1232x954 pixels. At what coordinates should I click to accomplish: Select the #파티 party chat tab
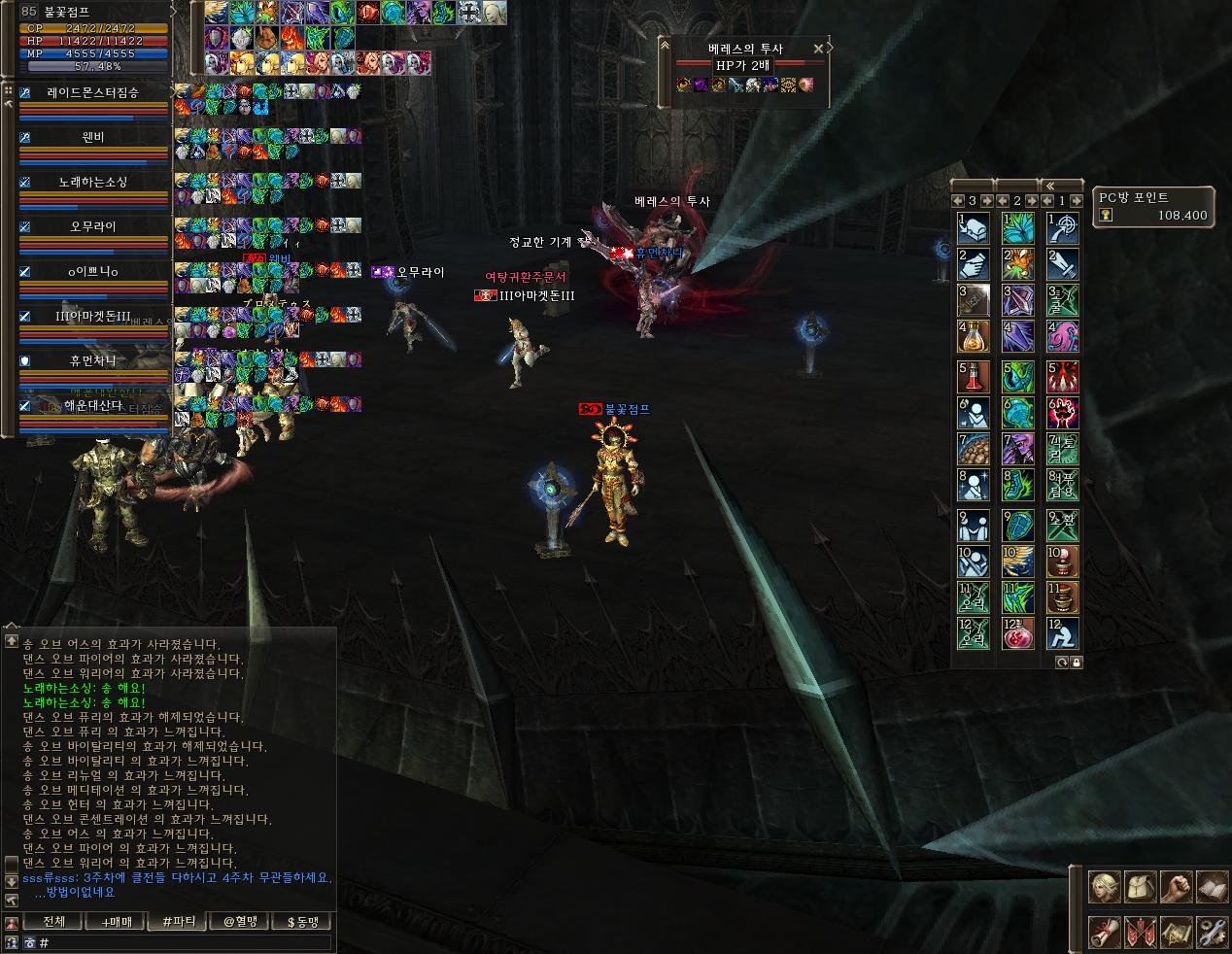(178, 921)
